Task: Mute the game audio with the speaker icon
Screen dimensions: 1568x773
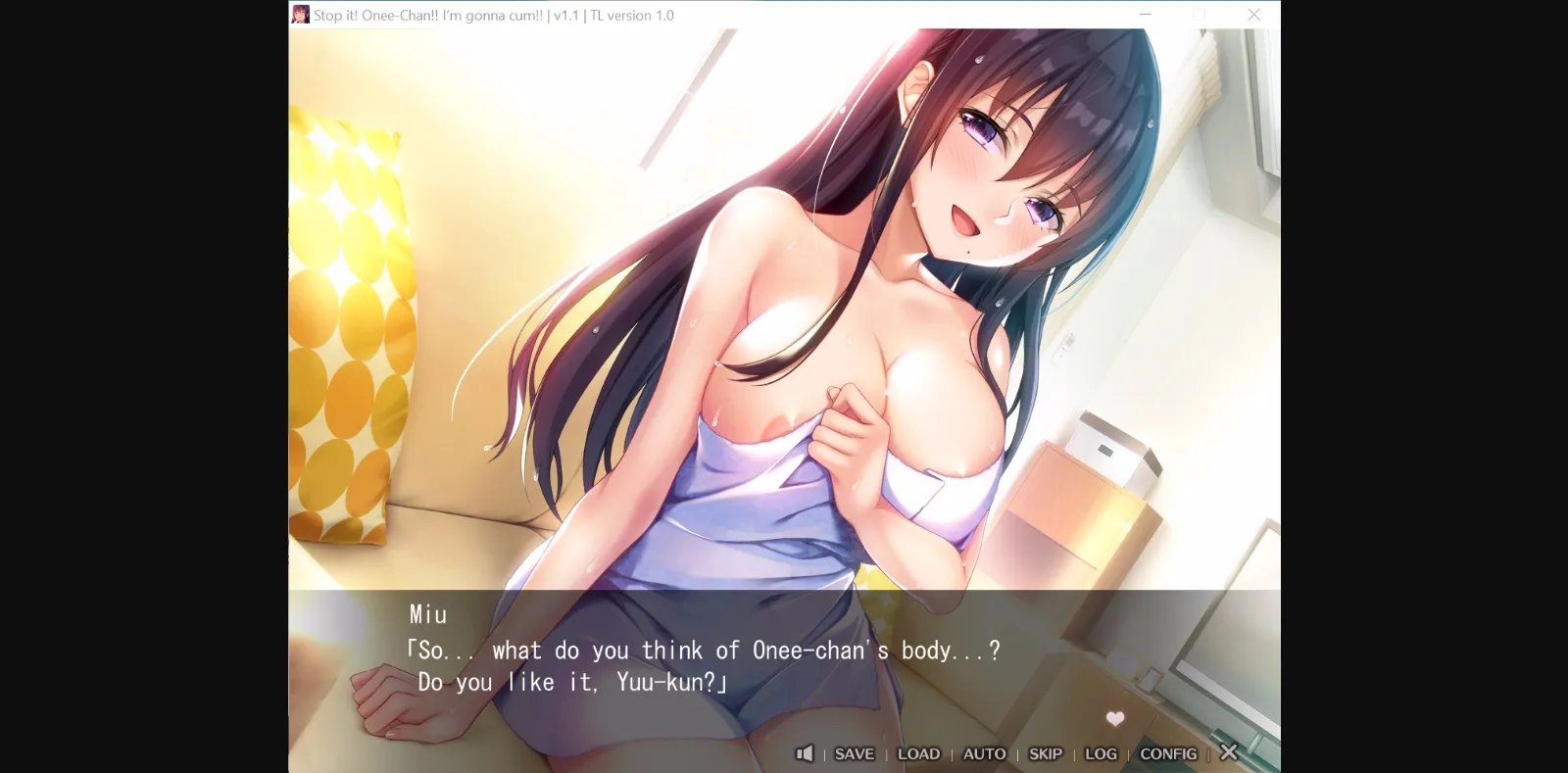Action: [805, 753]
